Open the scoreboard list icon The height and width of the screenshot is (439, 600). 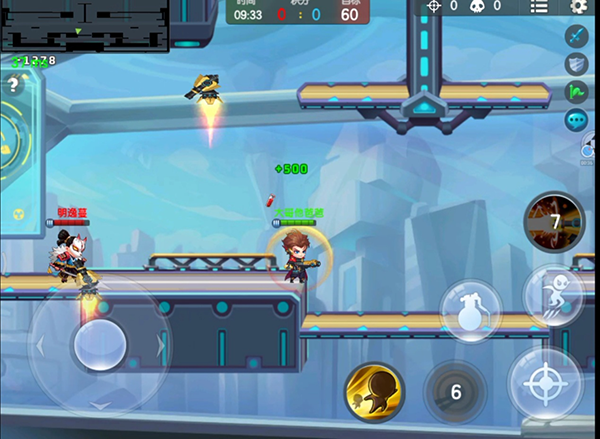[539, 7]
